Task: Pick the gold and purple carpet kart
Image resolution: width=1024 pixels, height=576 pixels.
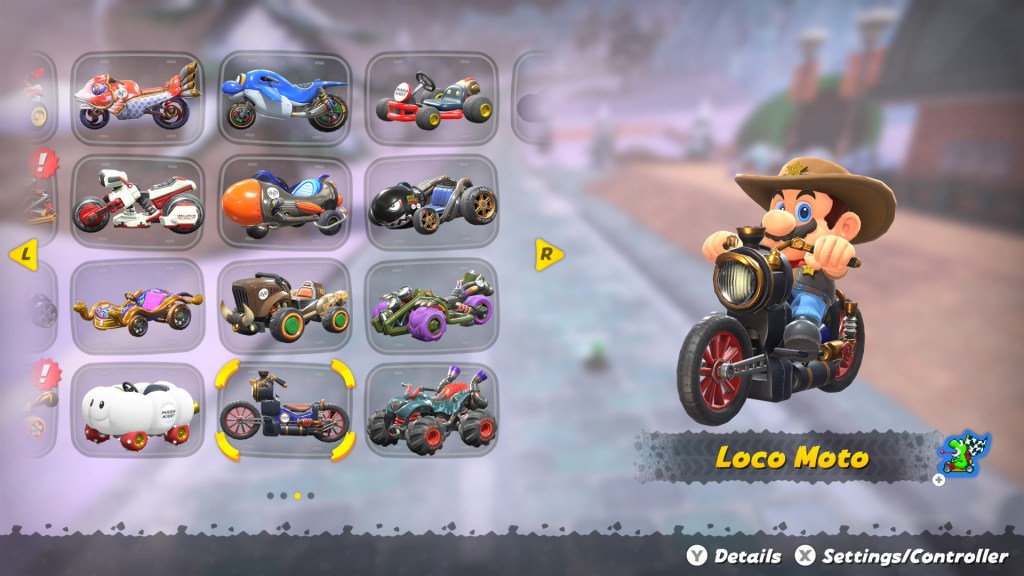Action: click(x=137, y=305)
